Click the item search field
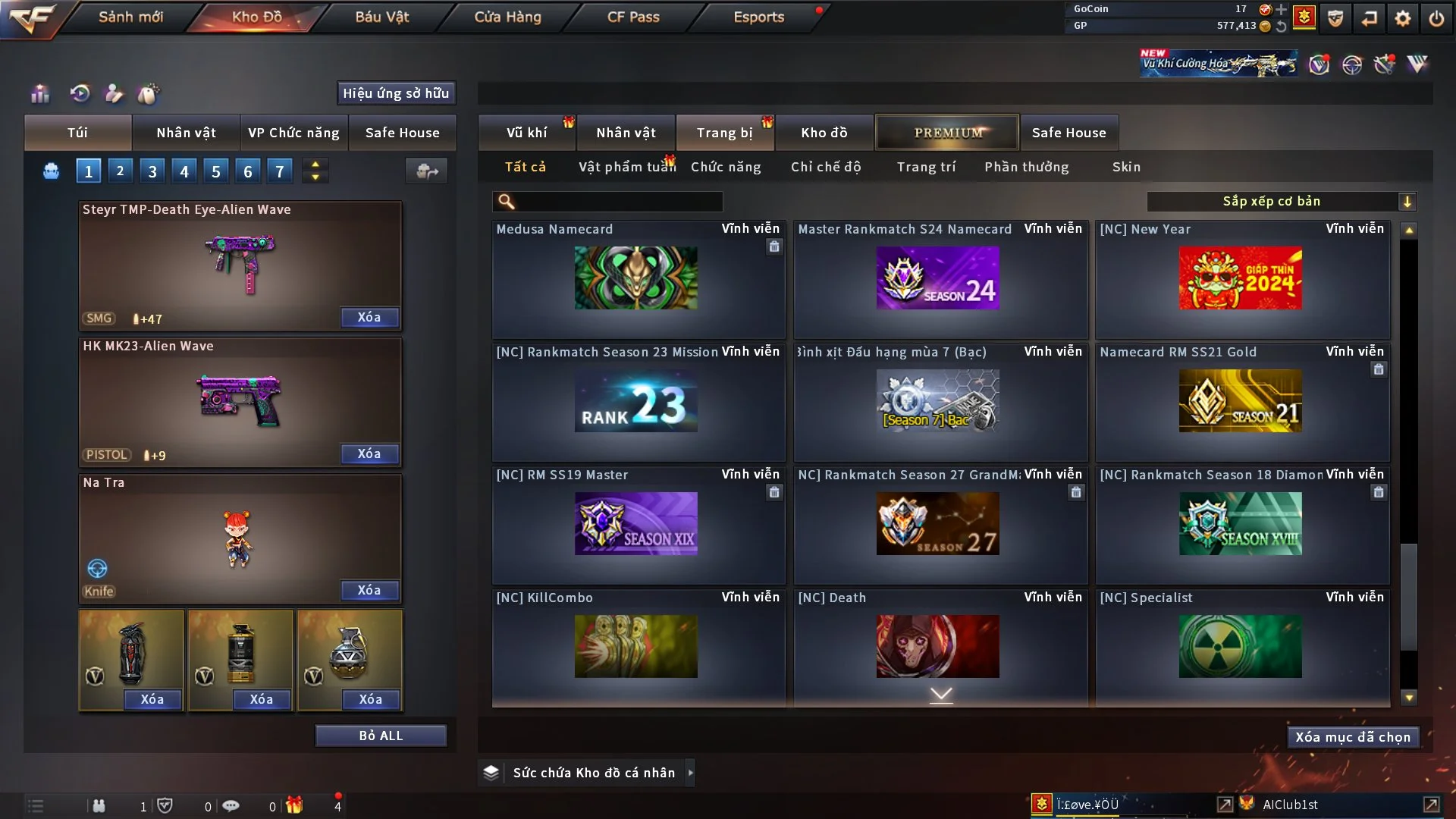Viewport: 1456px width, 819px height. tap(618, 202)
